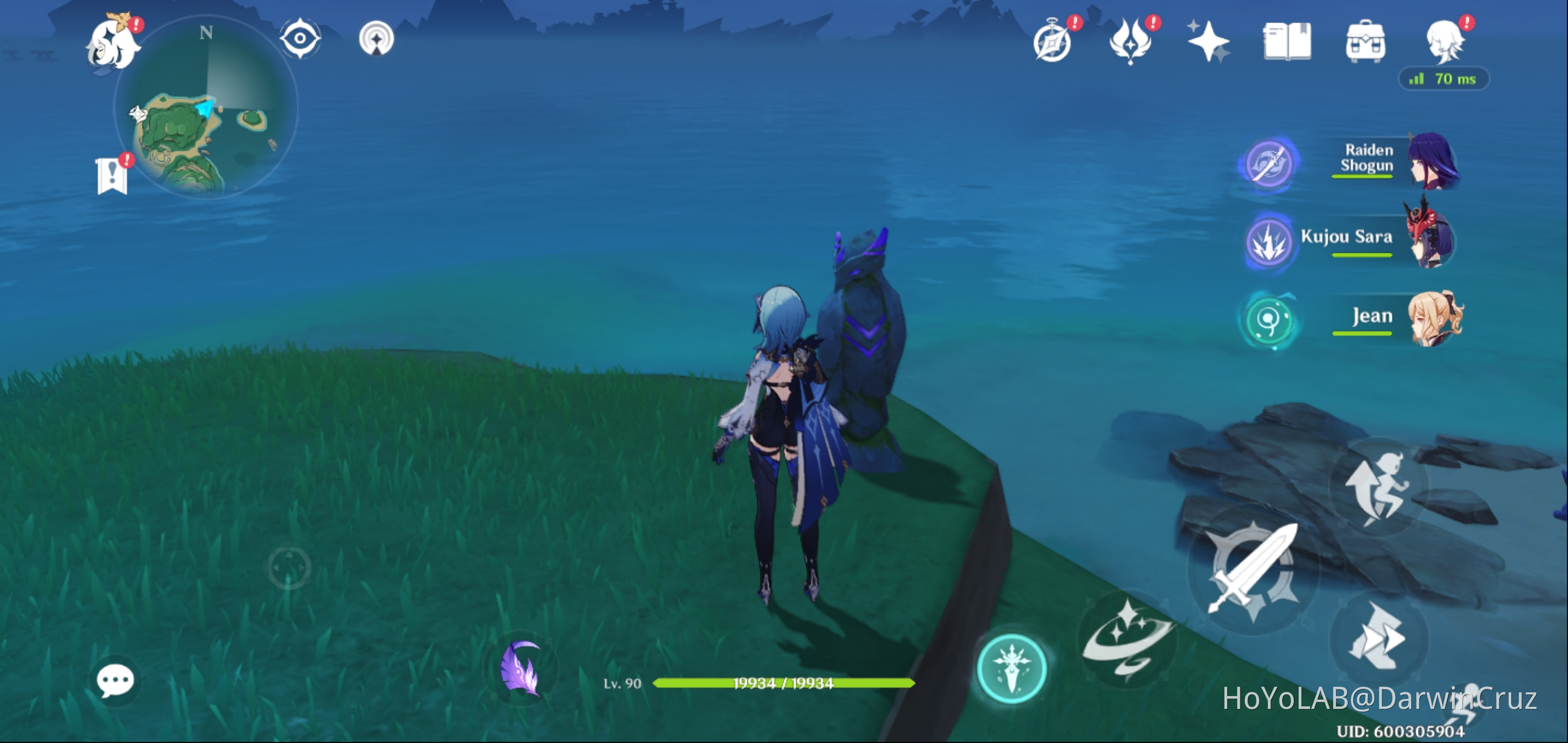Open the Inventory bag
Screen dimensions: 1568x743
point(1365,40)
